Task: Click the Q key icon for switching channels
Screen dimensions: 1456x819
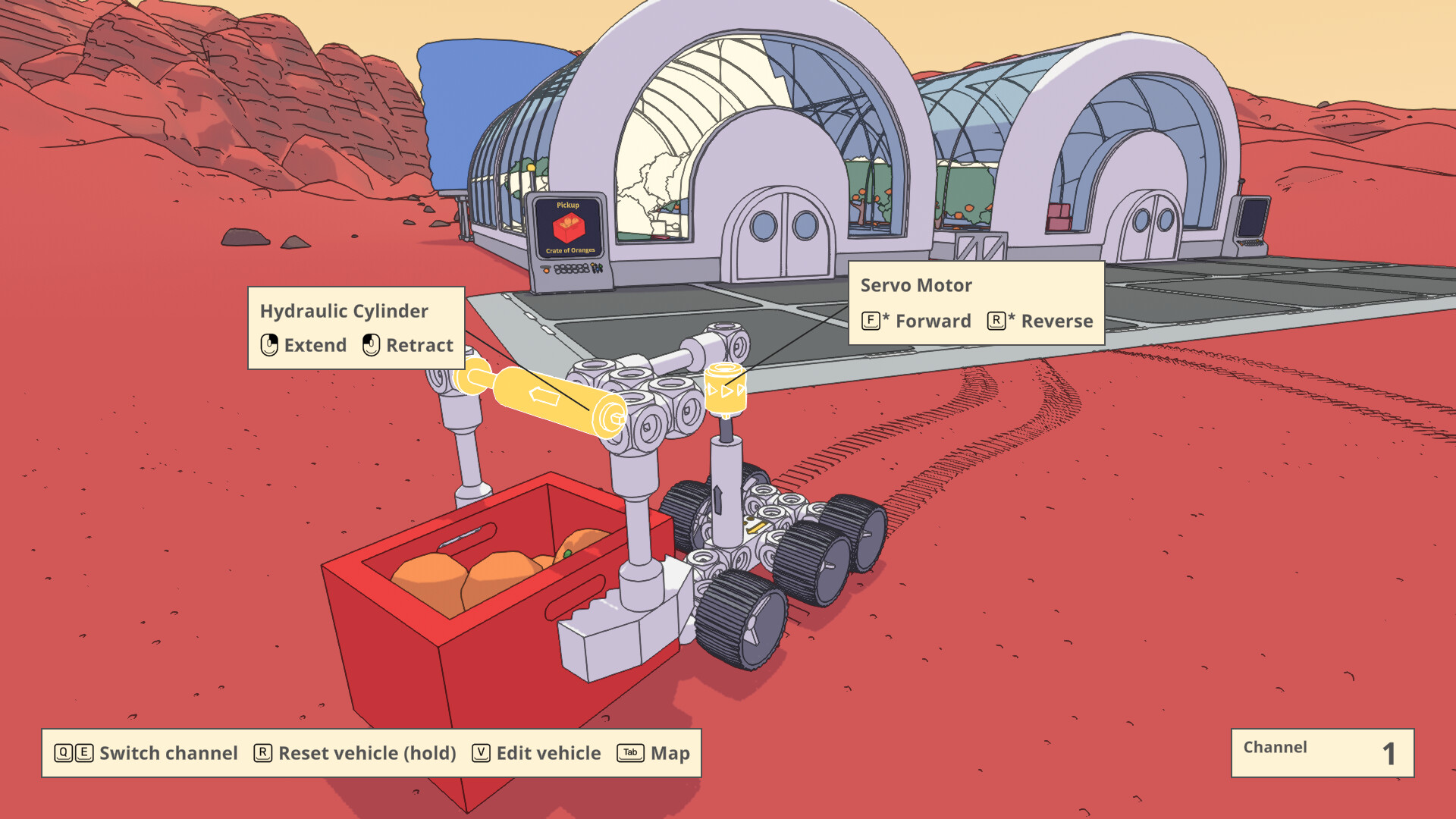Action: point(63,753)
